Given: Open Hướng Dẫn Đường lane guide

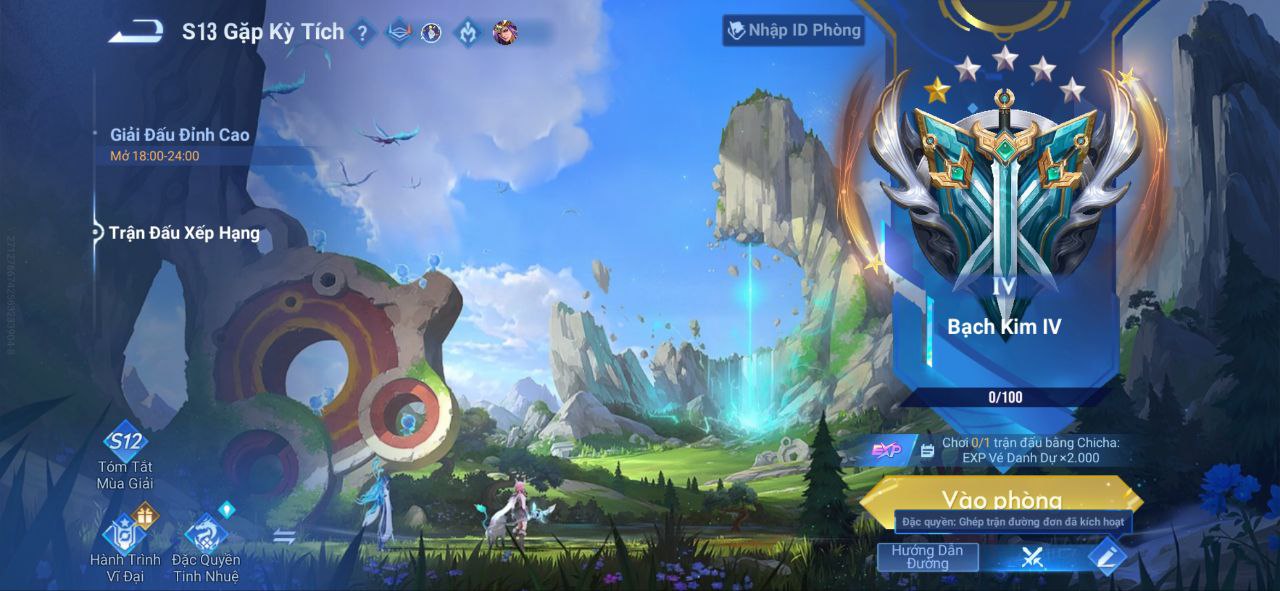Looking at the screenshot, I should pyautogui.click(x=927, y=557).
